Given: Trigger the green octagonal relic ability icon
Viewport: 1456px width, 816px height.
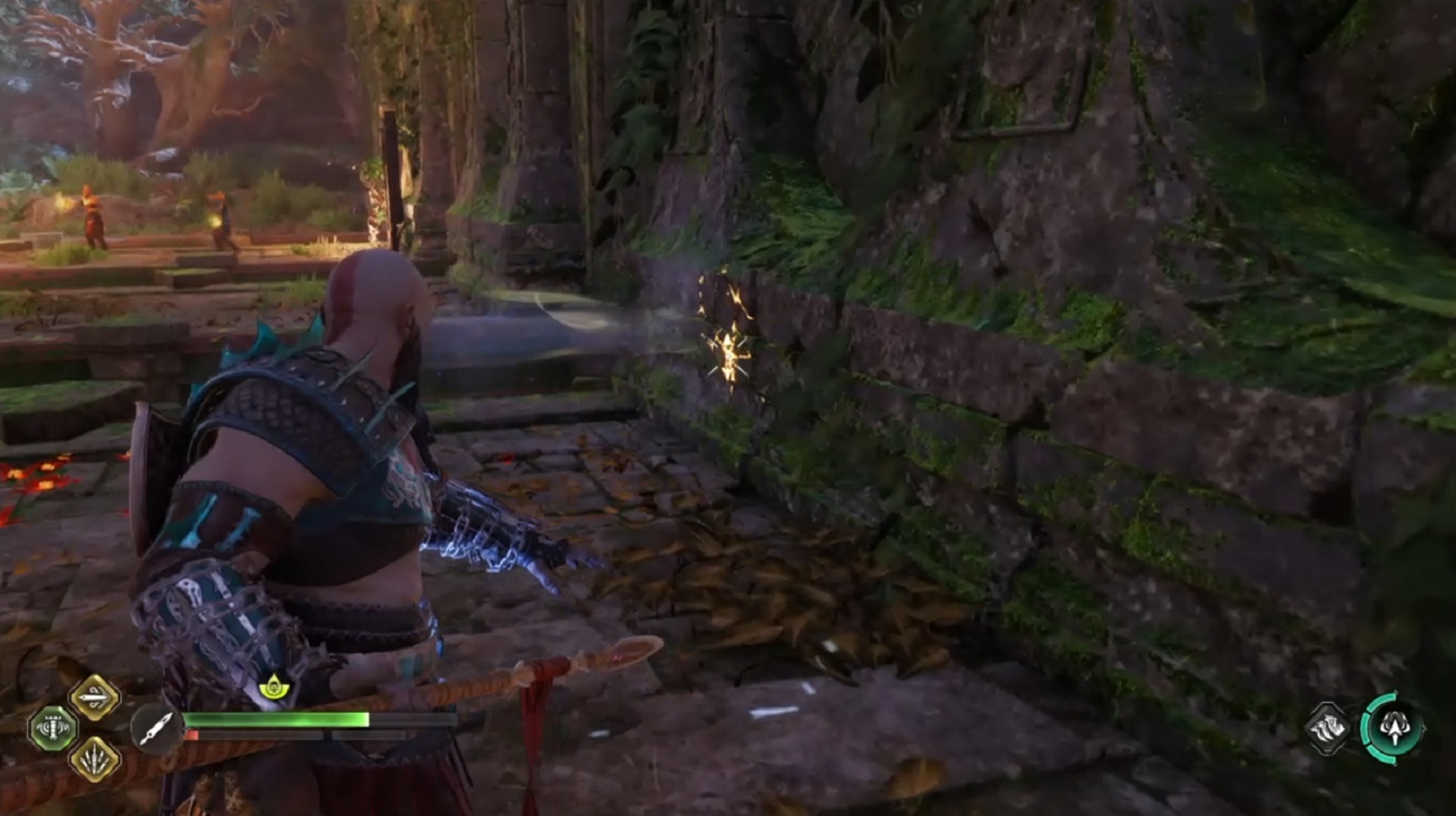Looking at the screenshot, I should (52, 728).
